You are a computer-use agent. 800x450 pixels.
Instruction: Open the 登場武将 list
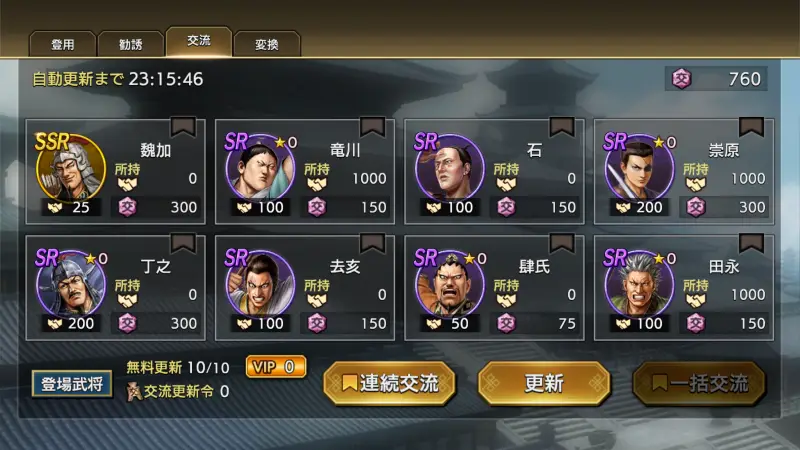point(71,383)
